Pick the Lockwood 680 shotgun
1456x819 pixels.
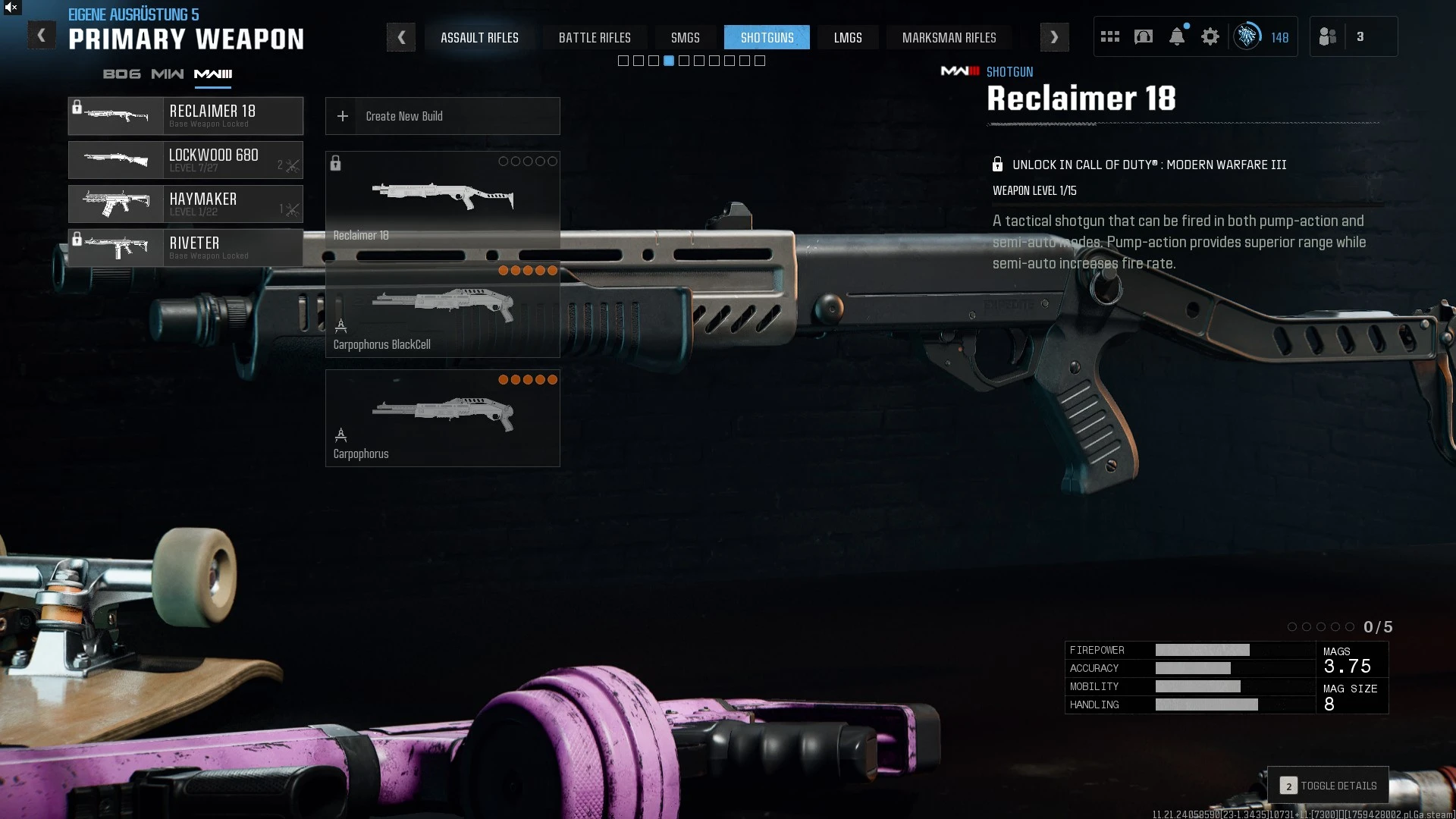pyautogui.click(x=186, y=160)
